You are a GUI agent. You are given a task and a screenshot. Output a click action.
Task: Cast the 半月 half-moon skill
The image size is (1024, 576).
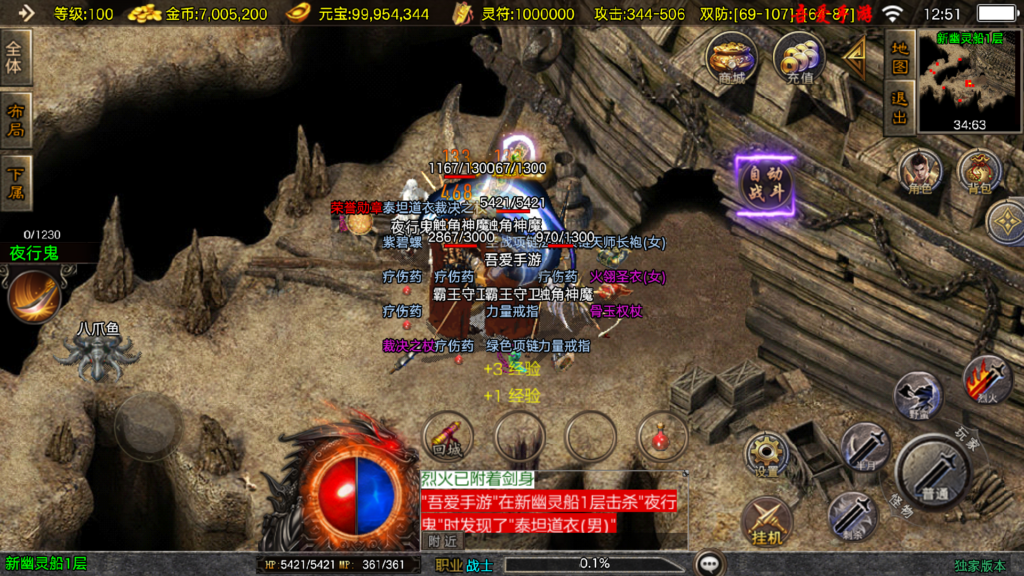[864, 447]
